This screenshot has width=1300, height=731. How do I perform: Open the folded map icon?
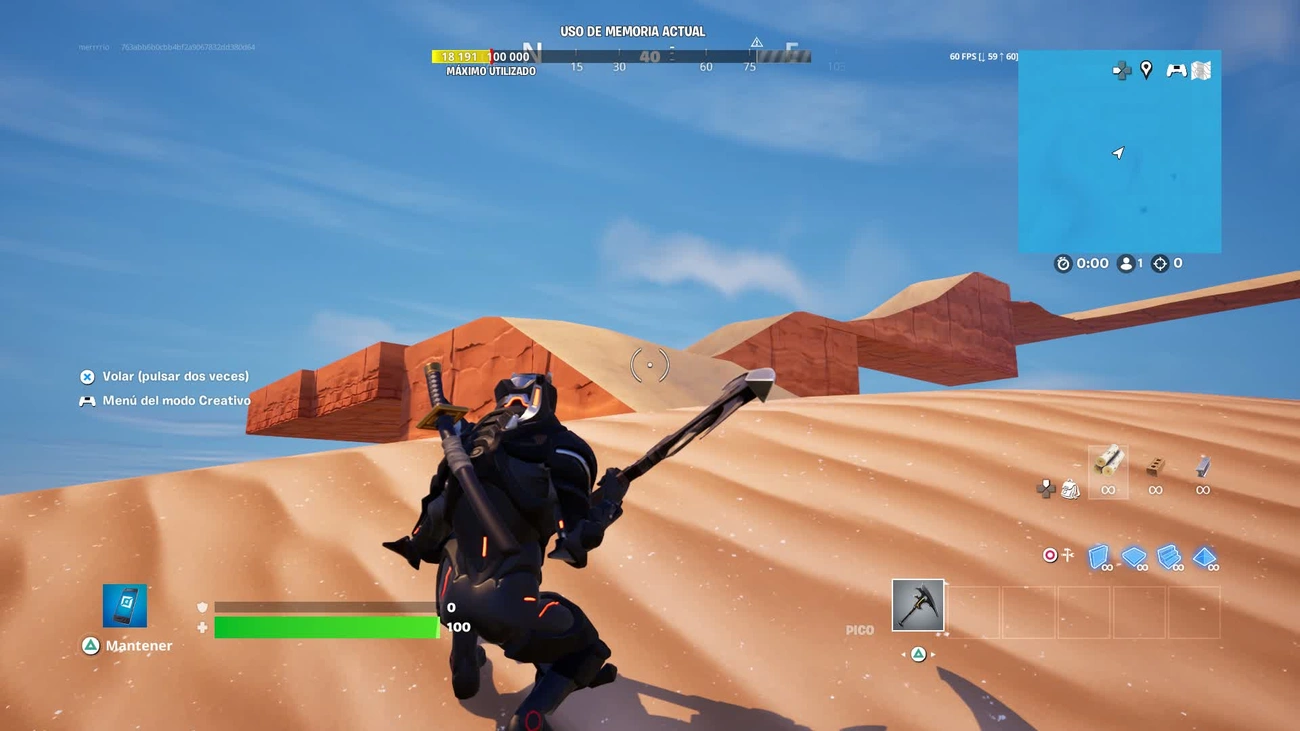click(x=1201, y=69)
